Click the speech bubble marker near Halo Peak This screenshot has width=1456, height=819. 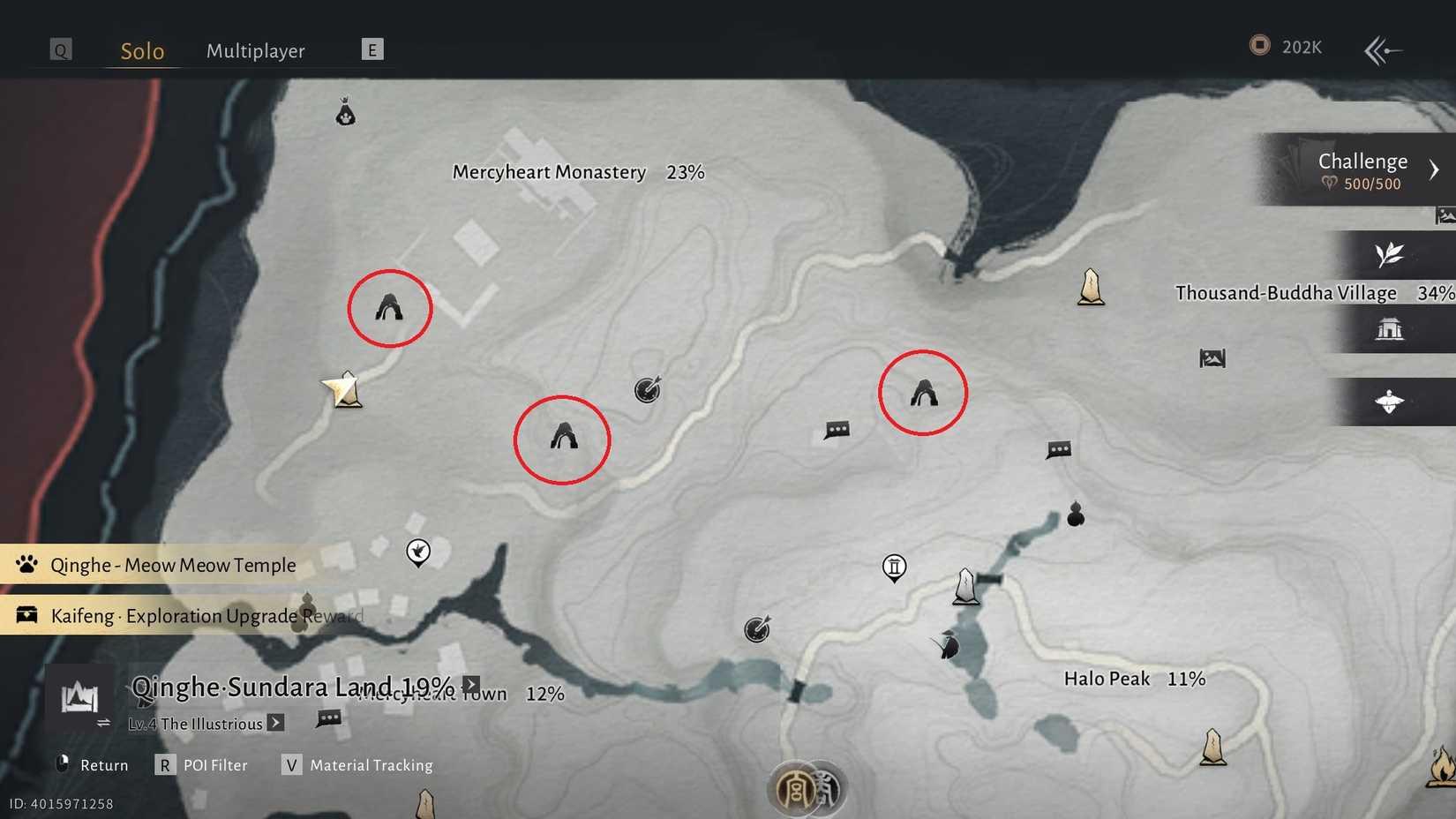(1057, 450)
